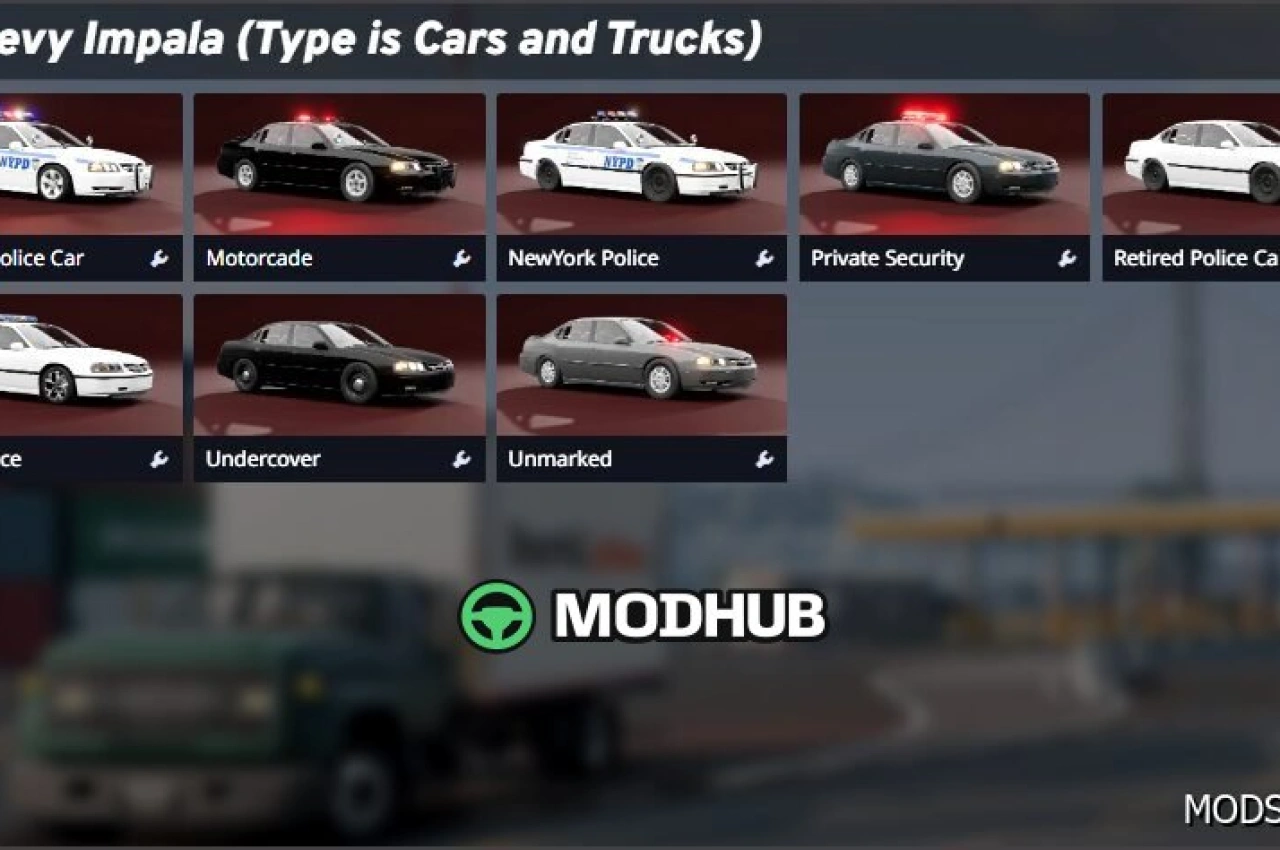
Task: Click the wrench icon on the Motorcade tile
Action: coord(461,258)
